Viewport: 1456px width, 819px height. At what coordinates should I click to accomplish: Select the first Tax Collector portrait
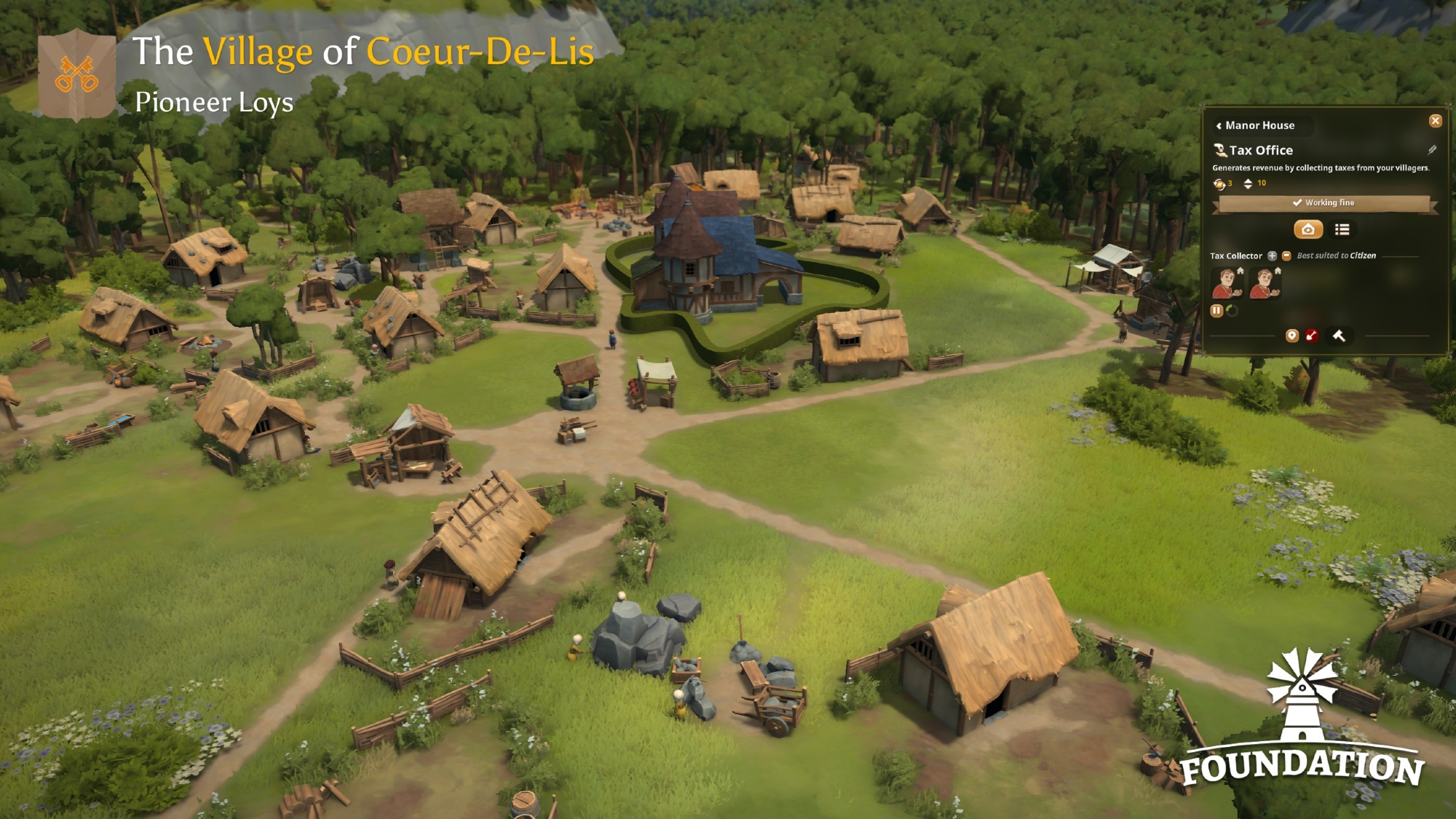1227,283
